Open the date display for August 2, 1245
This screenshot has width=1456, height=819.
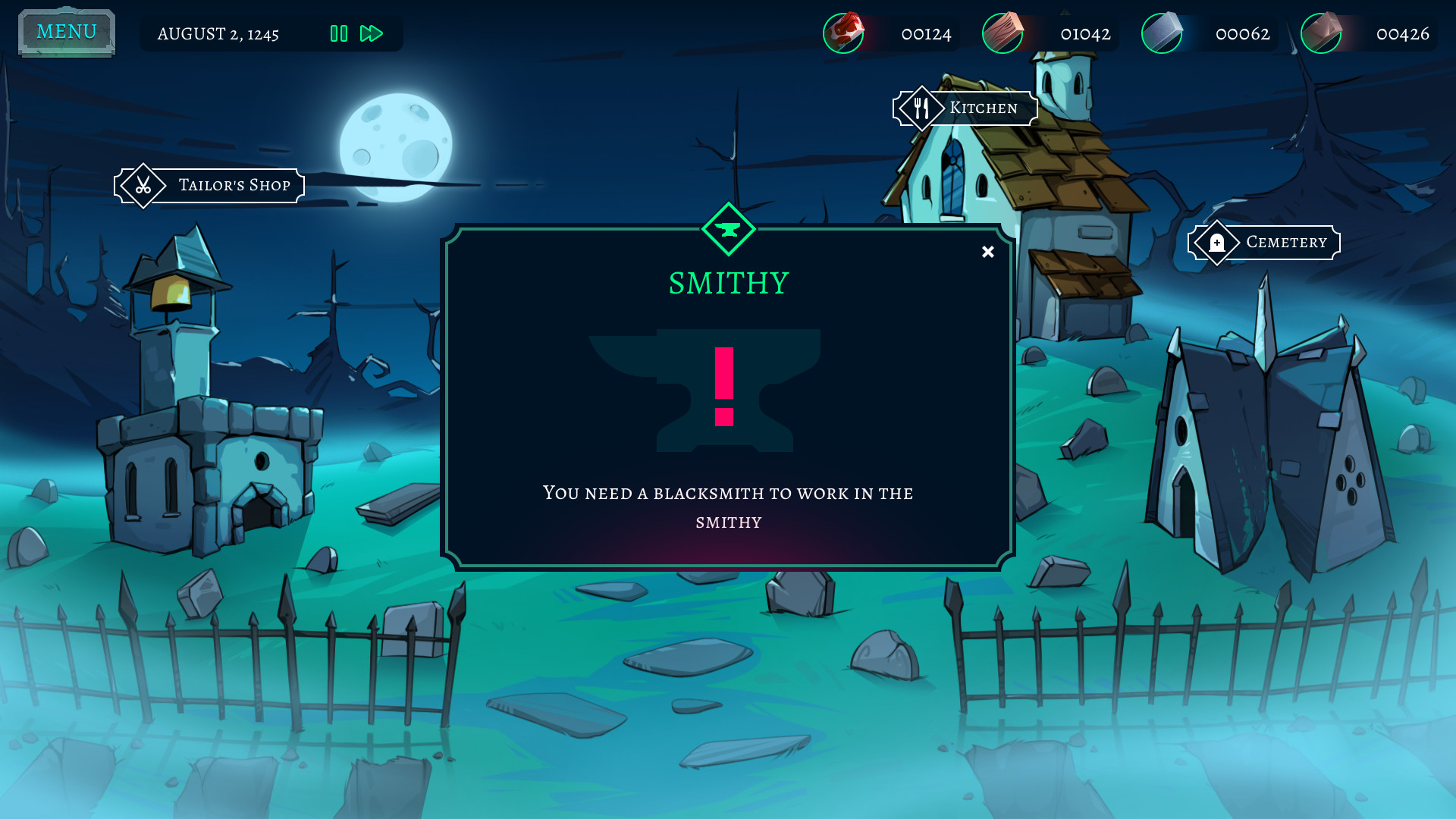pos(218,33)
